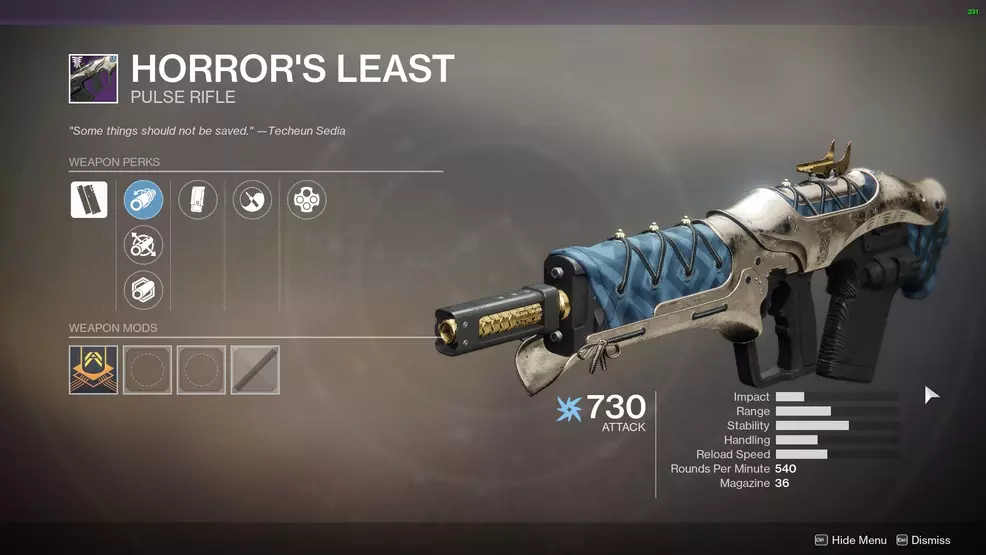986x555 pixels.
Task: Select the barrel perk with crossed arrows
Action: pyautogui.click(x=143, y=245)
